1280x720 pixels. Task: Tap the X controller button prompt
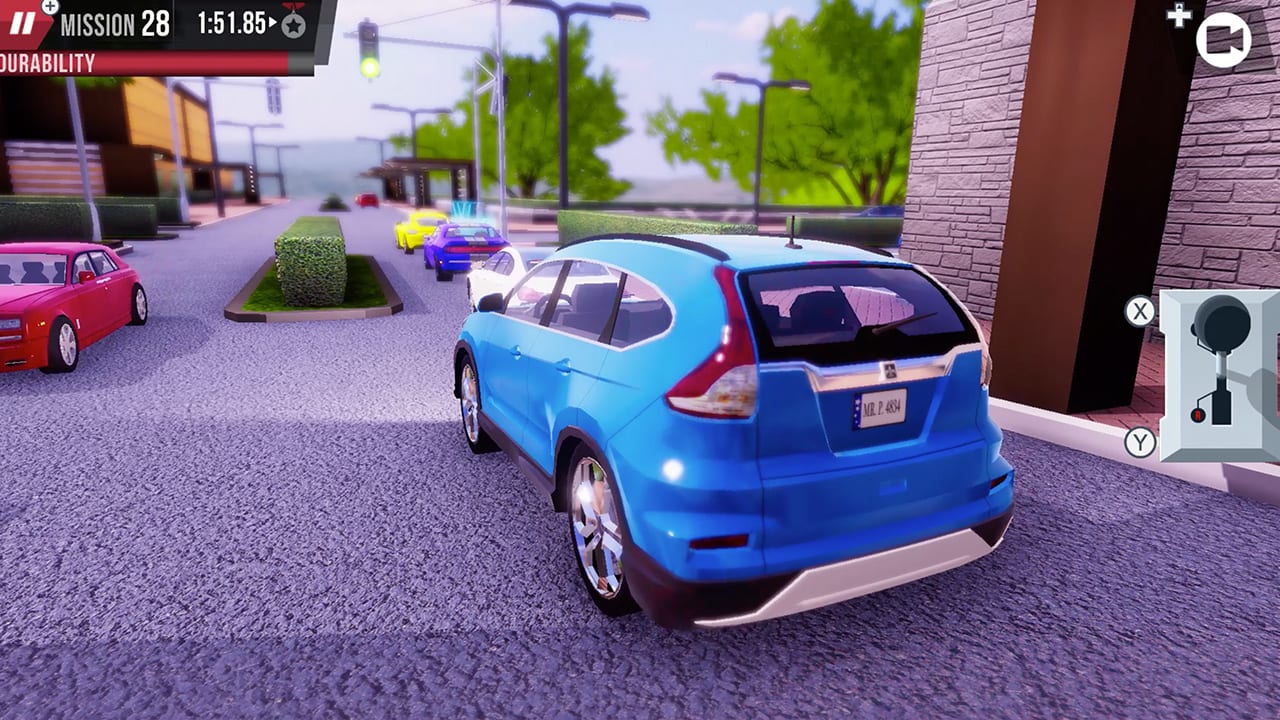click(1139, 309)
